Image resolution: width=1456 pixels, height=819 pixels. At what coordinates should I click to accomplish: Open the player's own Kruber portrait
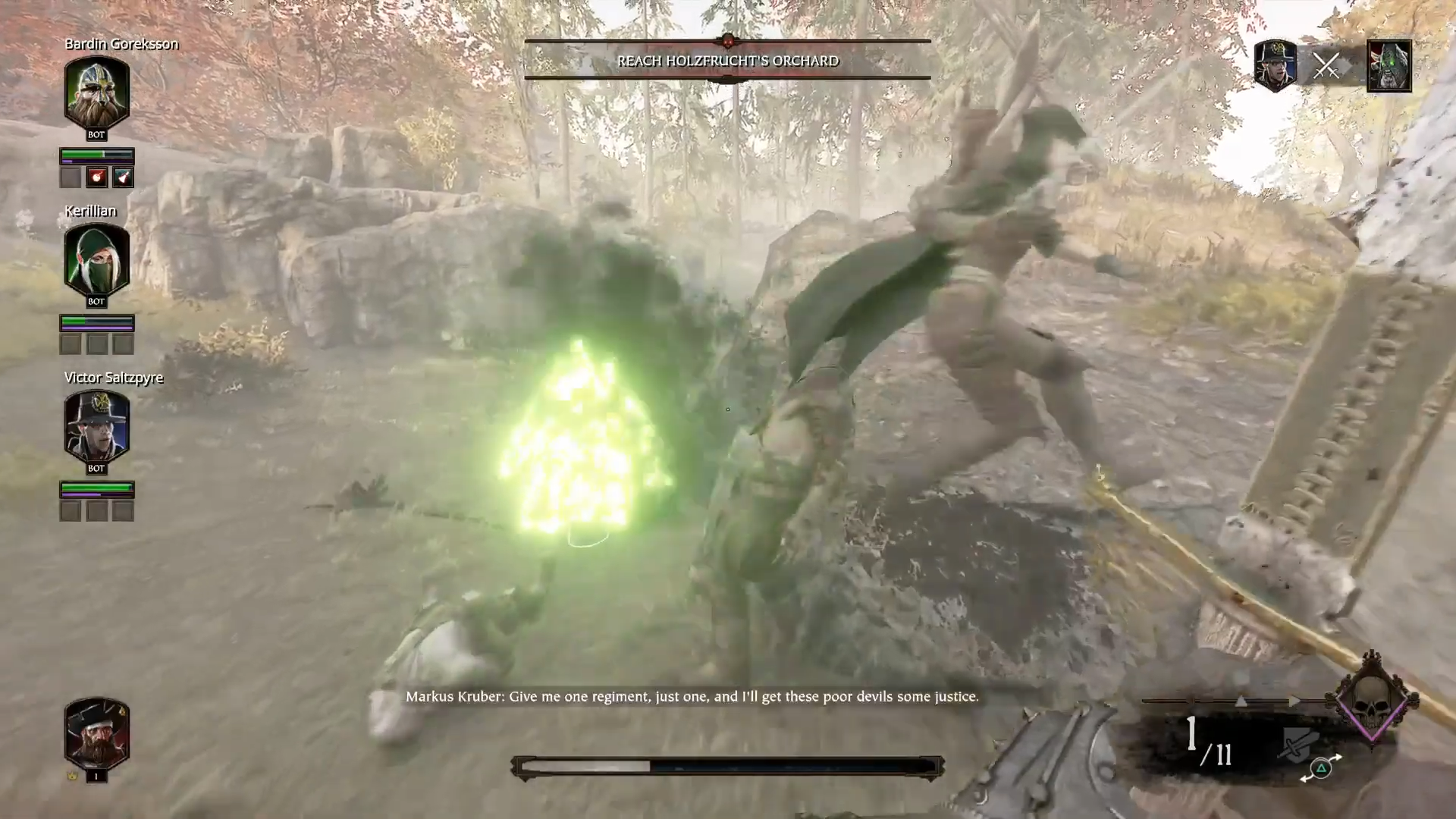(96, 734)
